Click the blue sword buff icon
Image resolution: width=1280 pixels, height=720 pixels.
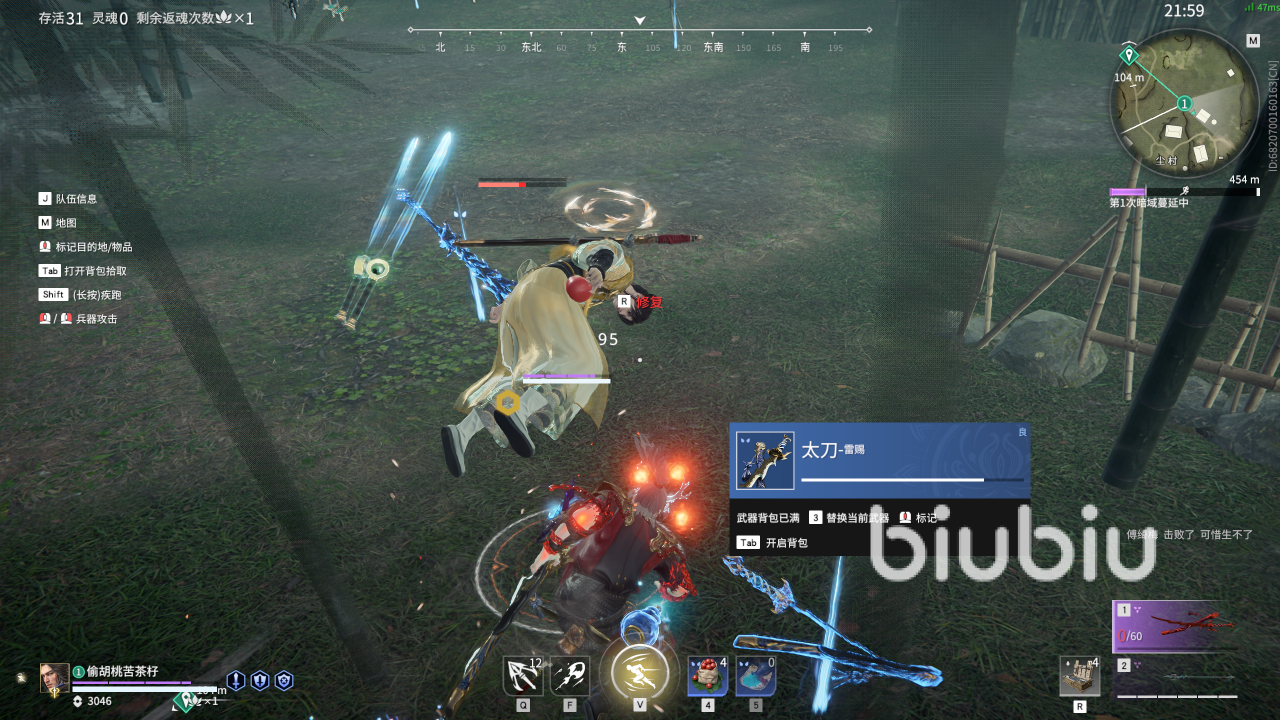236,681
